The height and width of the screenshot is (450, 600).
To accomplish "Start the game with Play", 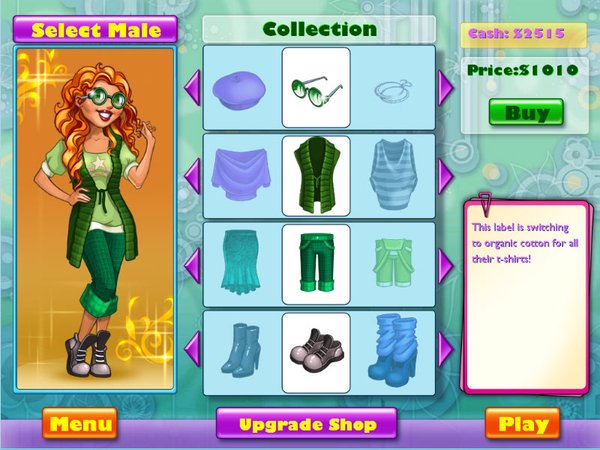I will pyautogui.click(x=522, y=424).
